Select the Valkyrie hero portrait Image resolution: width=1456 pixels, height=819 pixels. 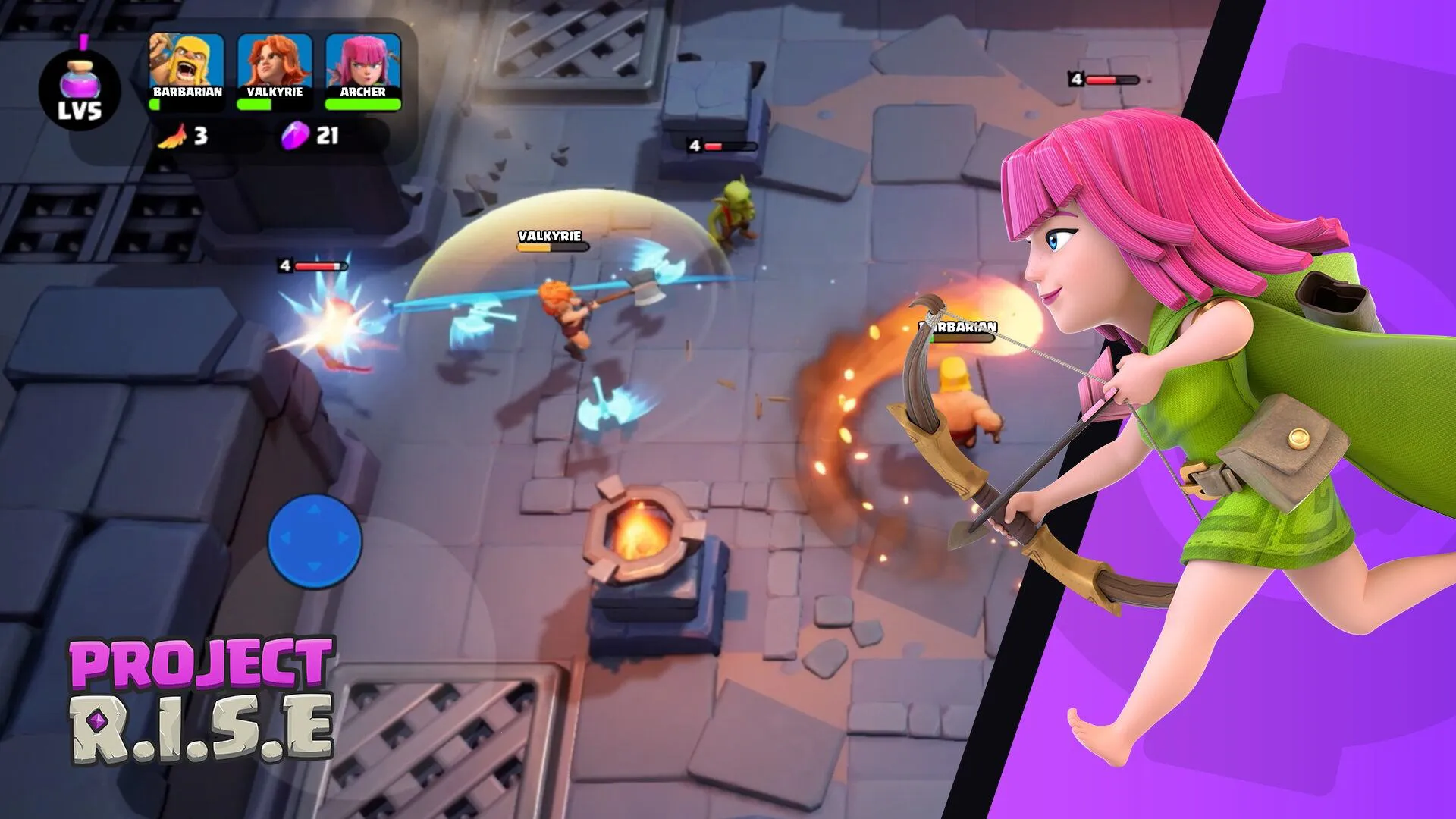273,61
